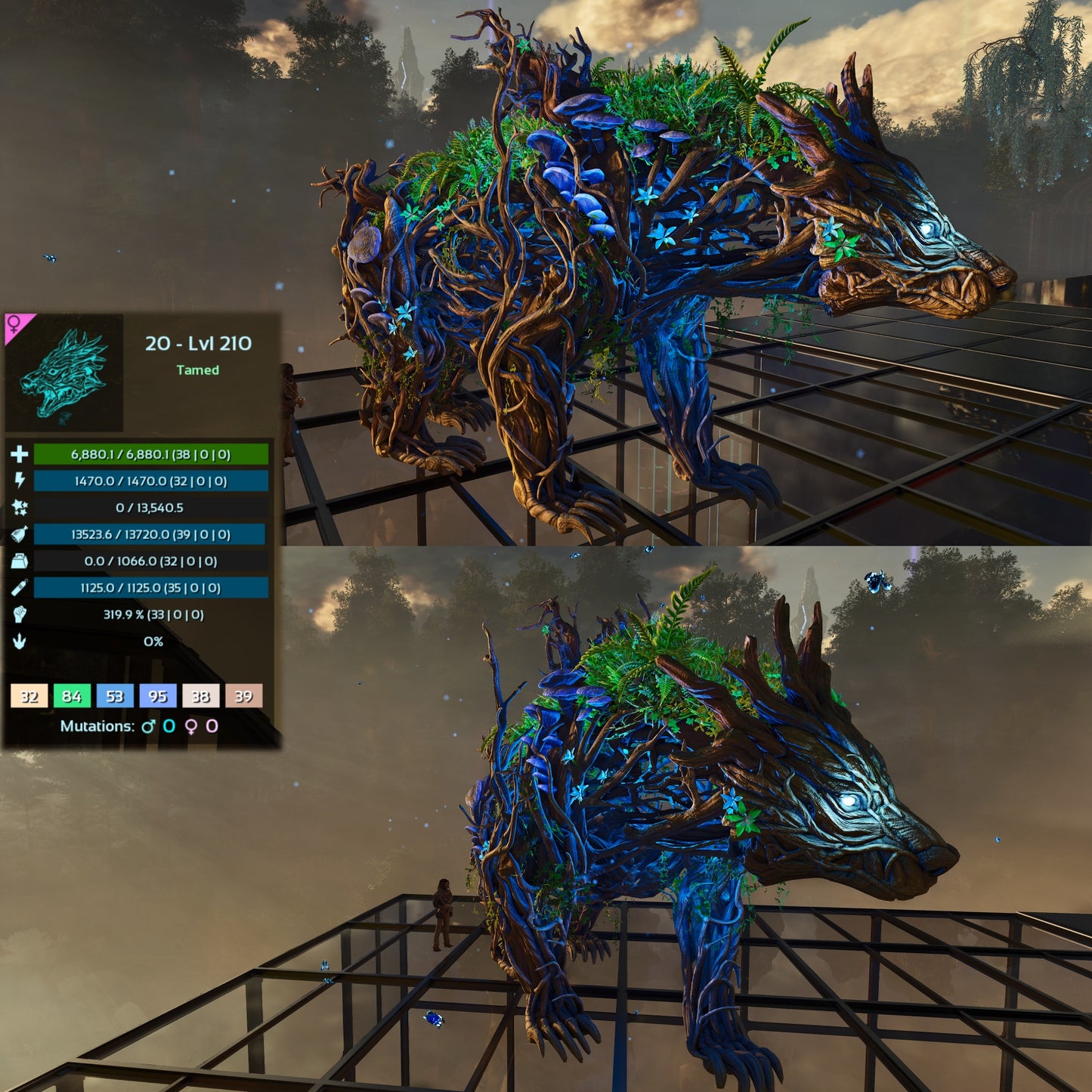Select the peach color swatch numbered 32
Viewport: 1092px width, 1092px height.
[29, 696]
